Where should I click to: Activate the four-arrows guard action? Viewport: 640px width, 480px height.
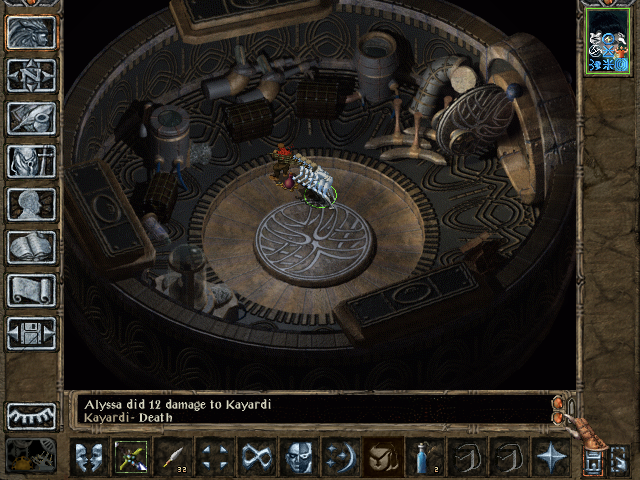[215, 458]
